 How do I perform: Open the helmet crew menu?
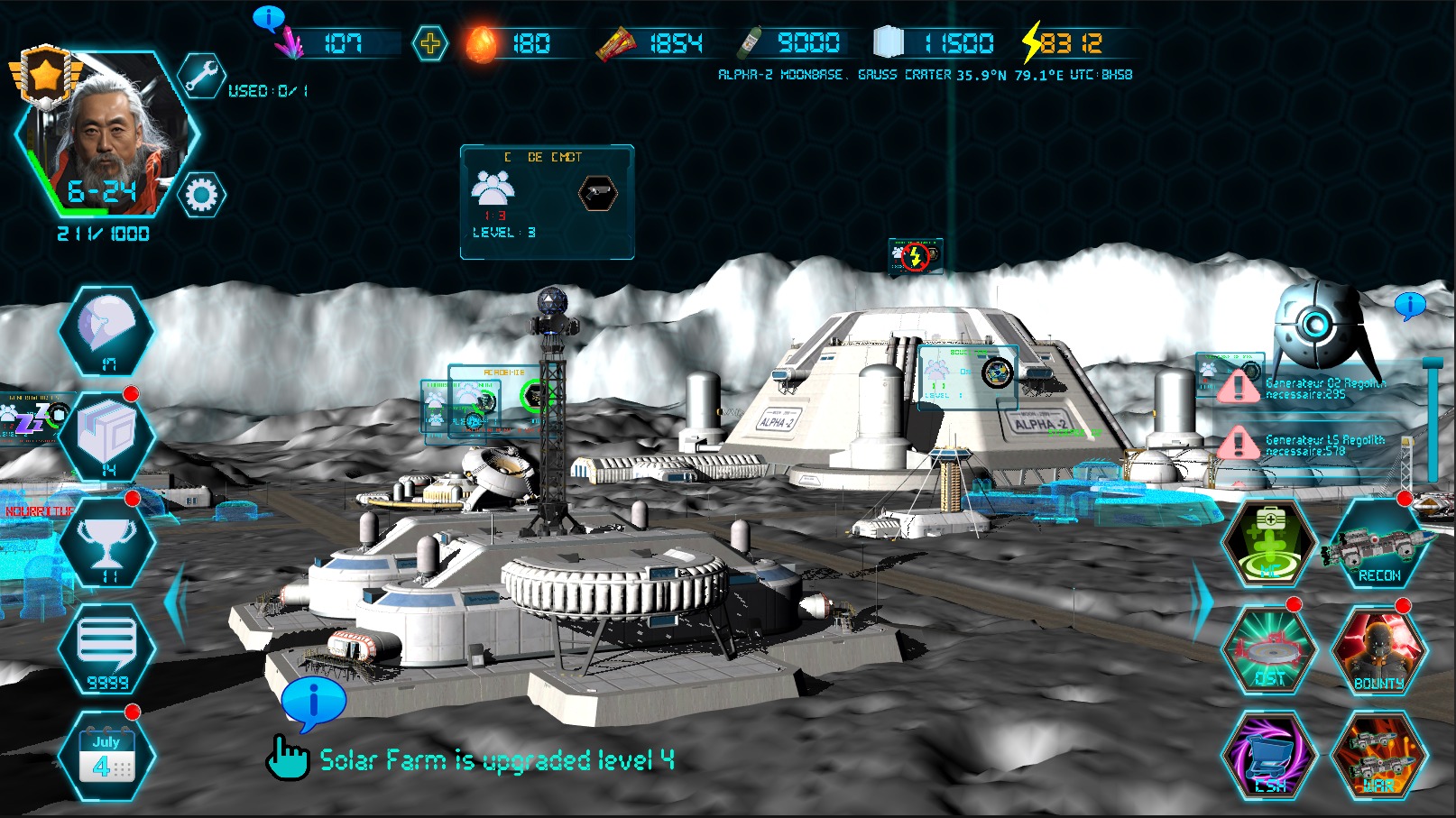107,330
